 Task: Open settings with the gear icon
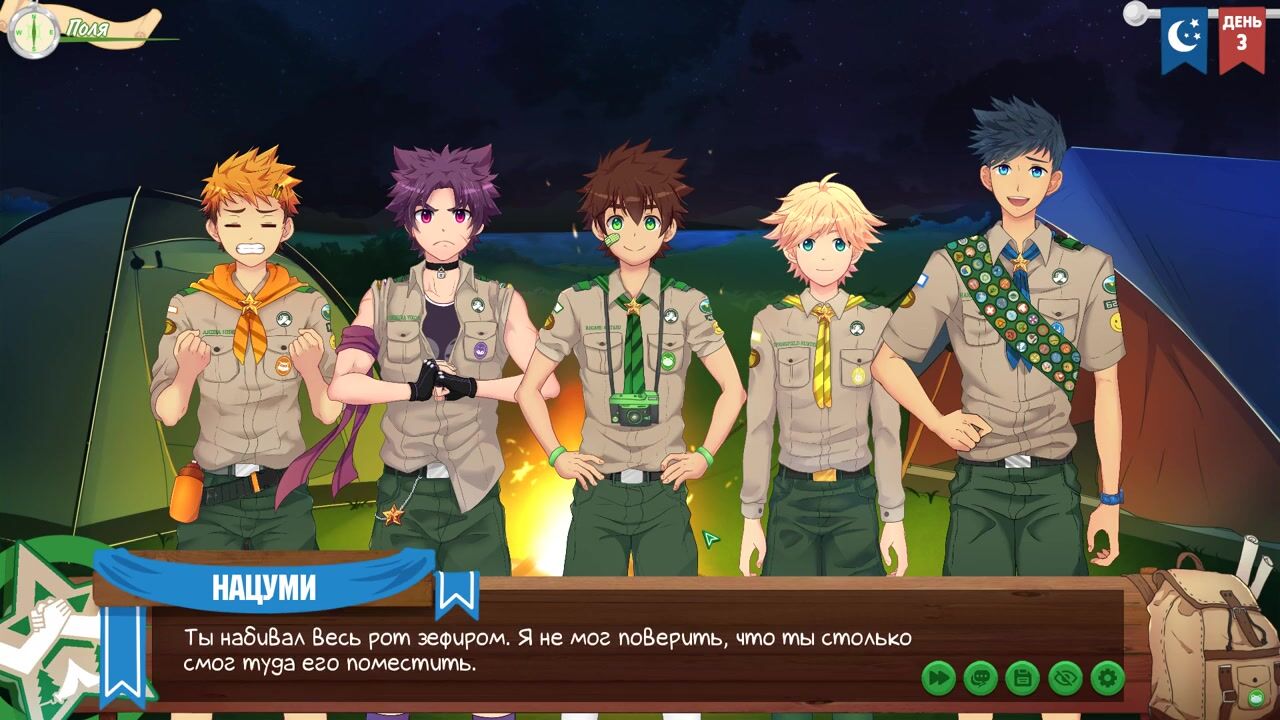[1107, 678]
